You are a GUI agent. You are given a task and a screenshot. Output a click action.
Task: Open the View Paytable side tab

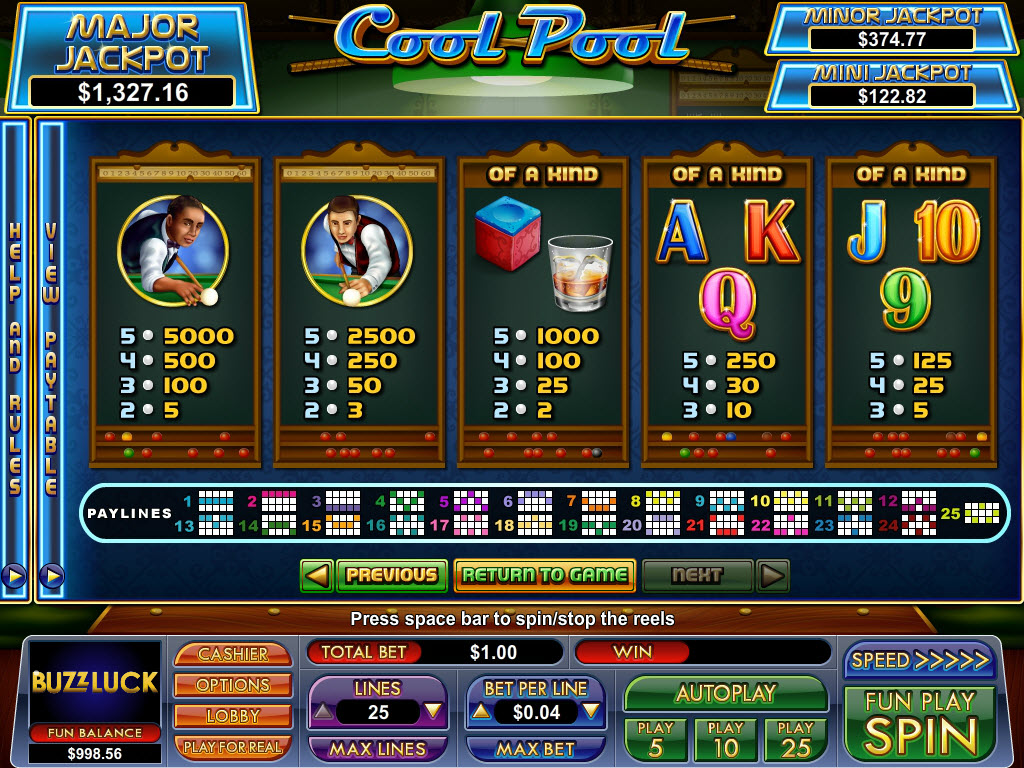click(x=51, y=360)
